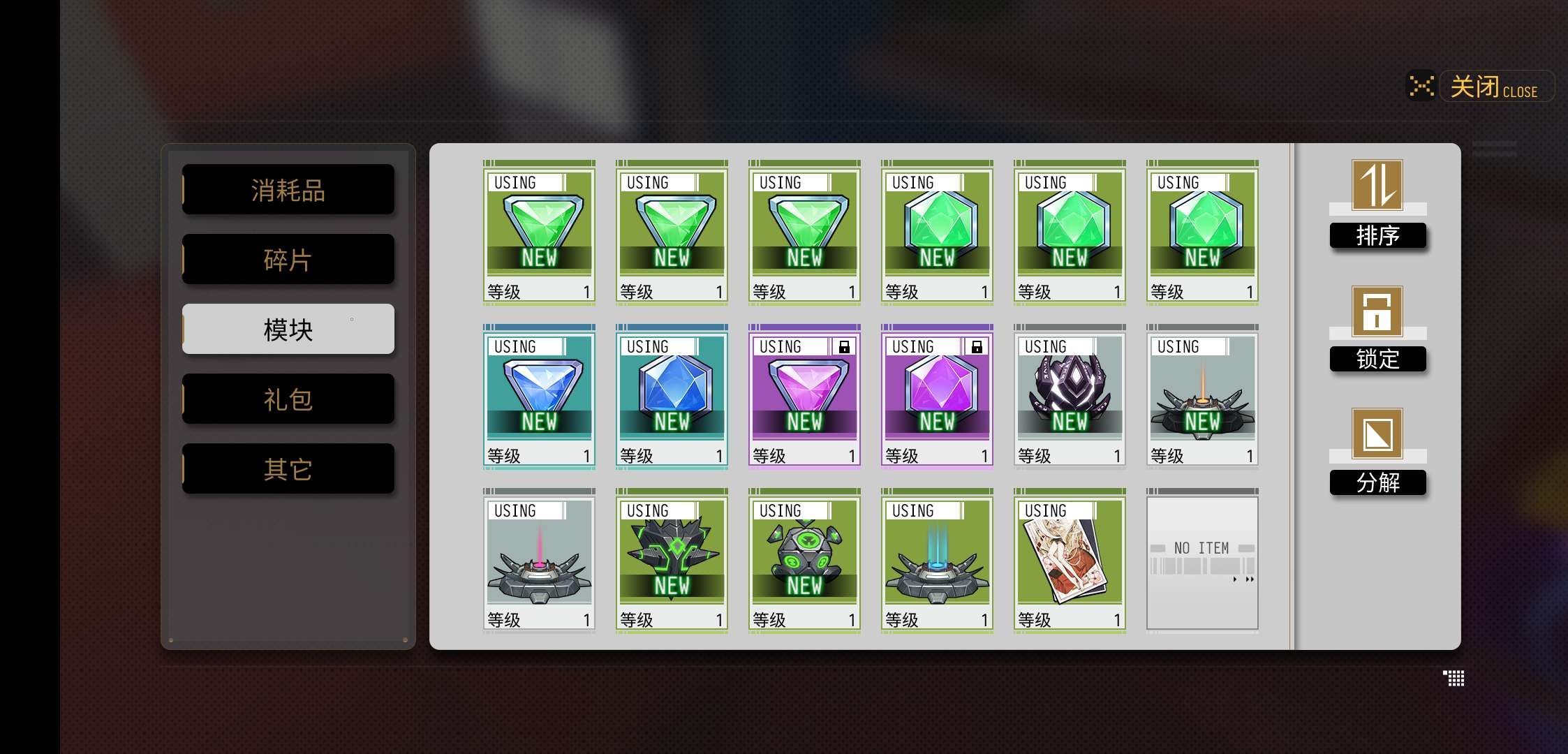Select the locked purple triangular gem
The height and width of the screenshot is (754, 1568).
pyautogui.click(x=804, y=396)
